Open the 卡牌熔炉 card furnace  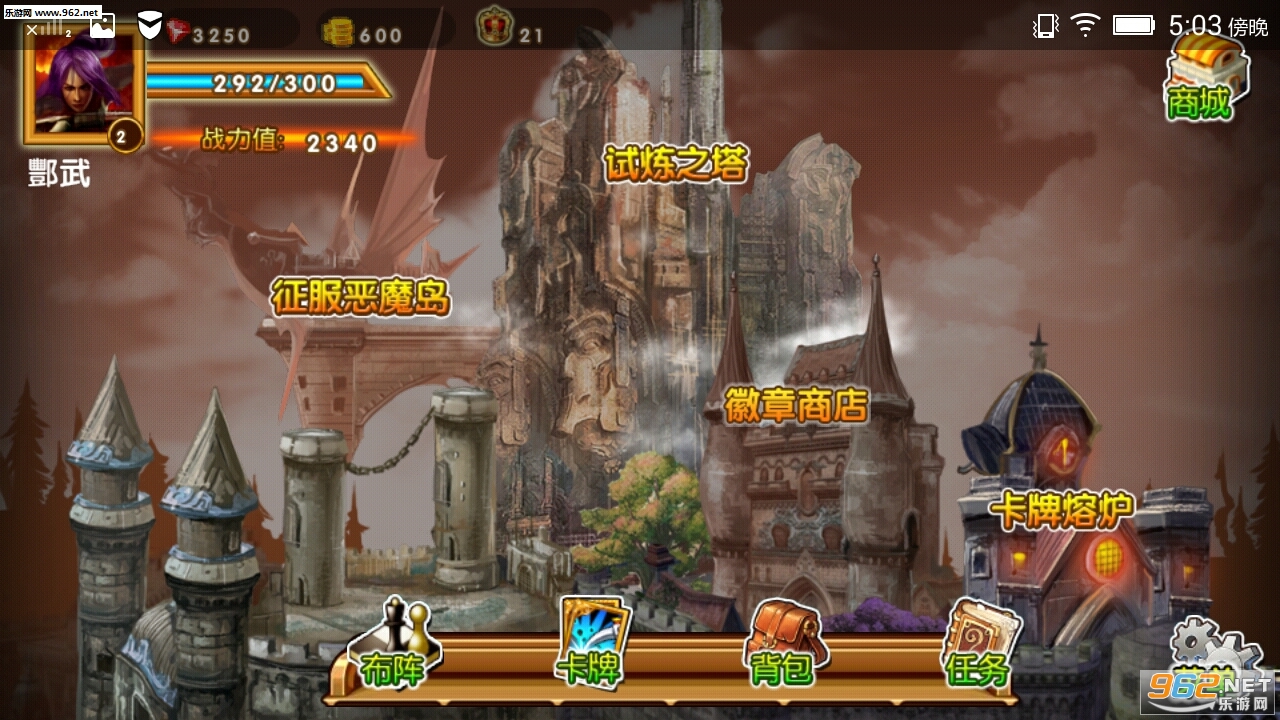click(x=1061, y=510)
